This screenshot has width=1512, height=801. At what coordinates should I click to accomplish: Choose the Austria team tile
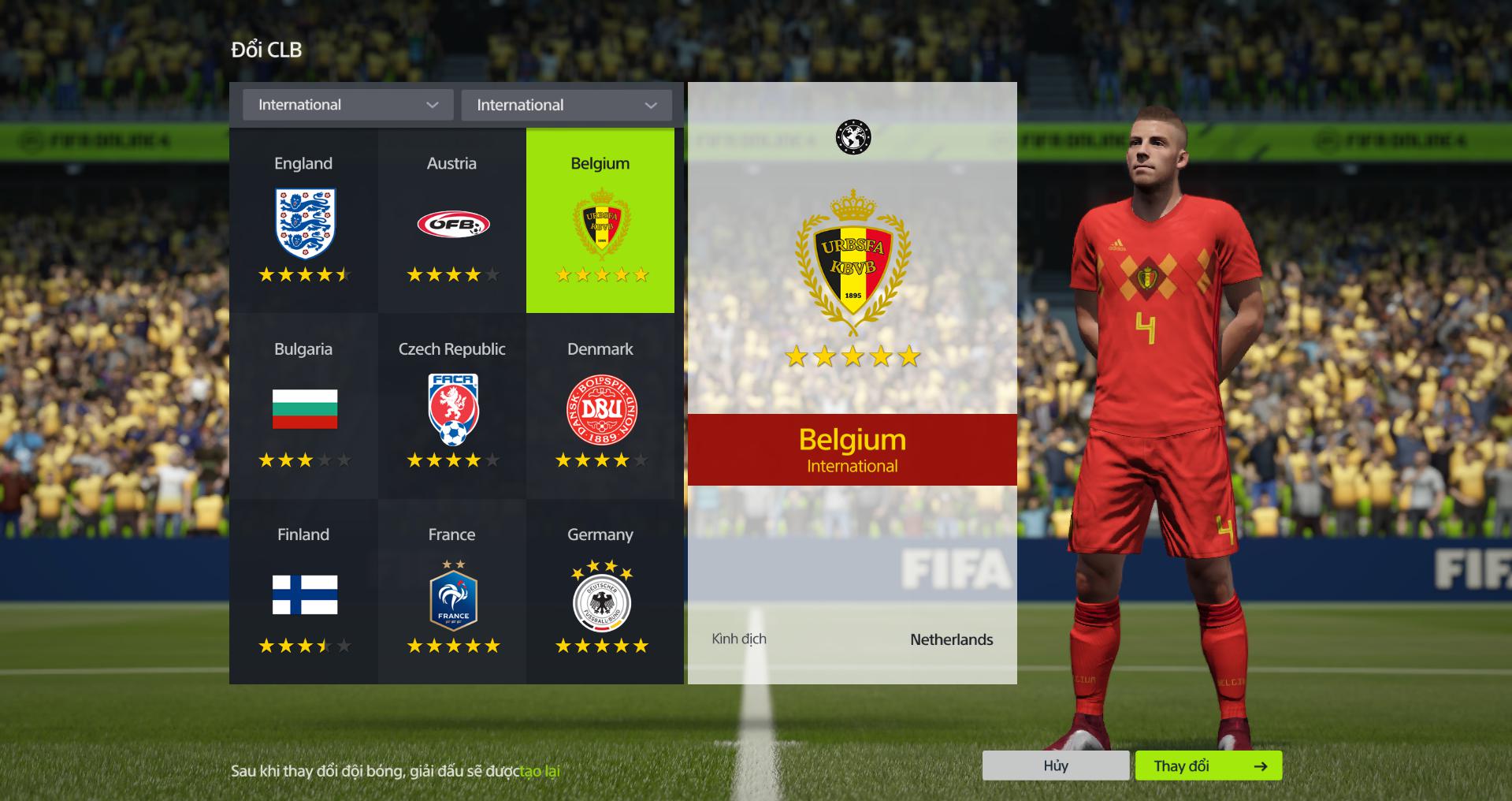pos(451,221)
